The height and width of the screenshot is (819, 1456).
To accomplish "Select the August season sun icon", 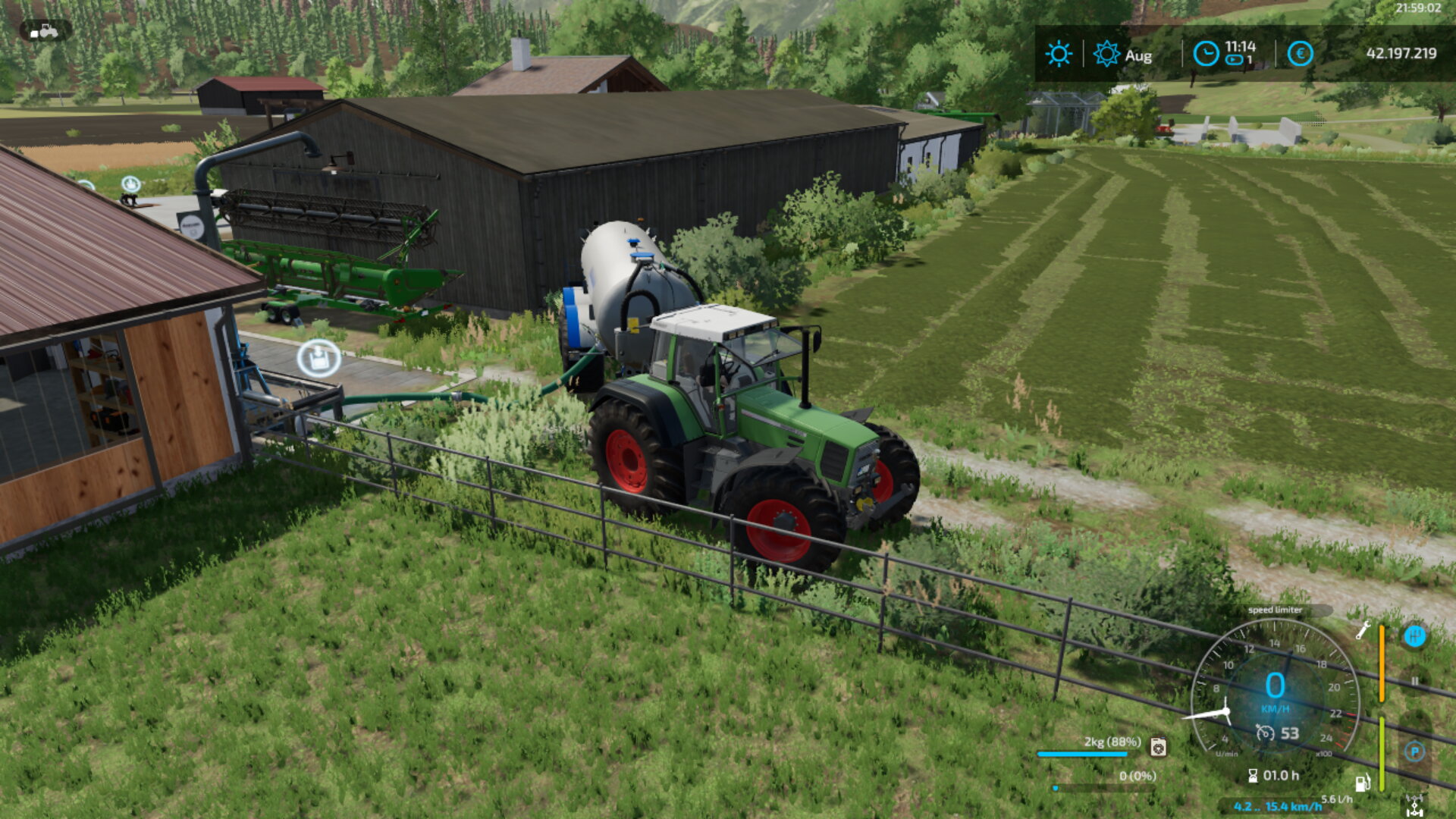I will point(1106,55).
